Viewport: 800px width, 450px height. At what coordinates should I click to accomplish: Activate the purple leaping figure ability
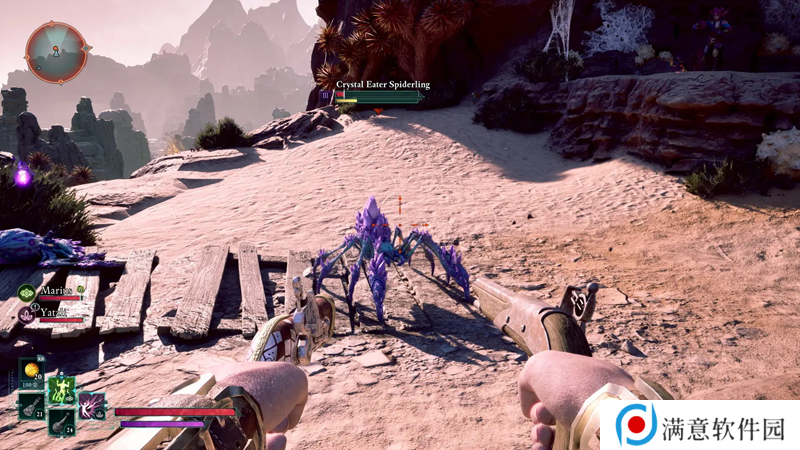pyautogui.click(x=92, y=405)
